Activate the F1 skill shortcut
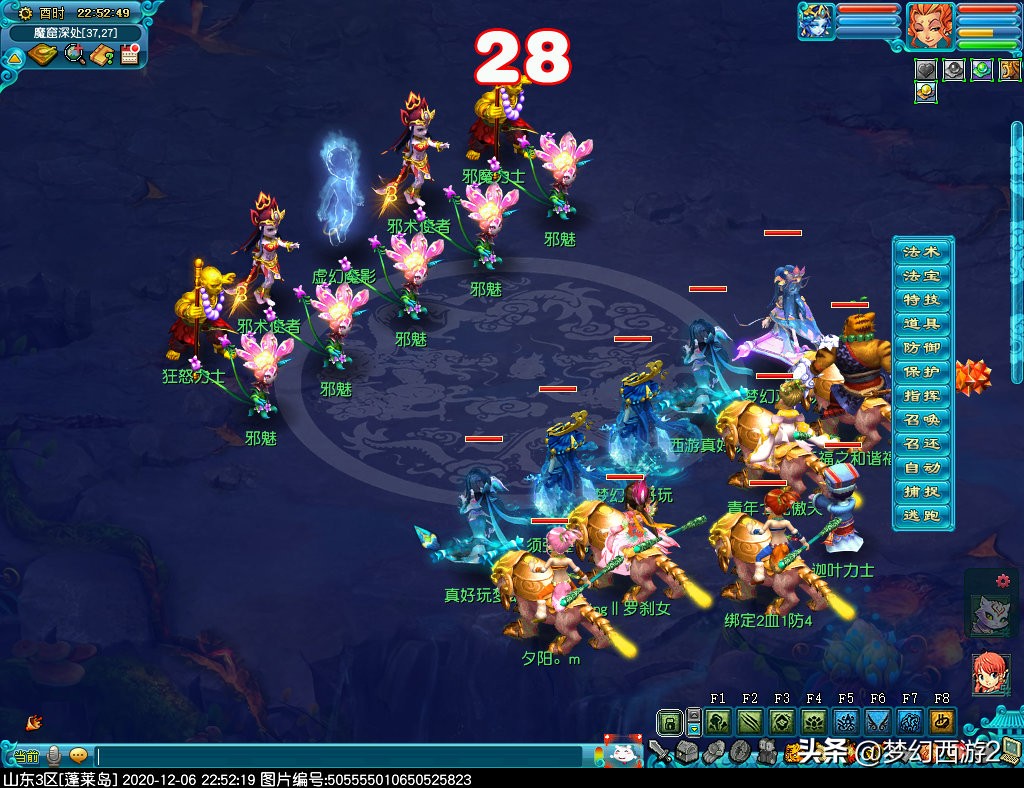Image resolution: width=1024 pixels, height=788 pixels. (x=718, y=722)
